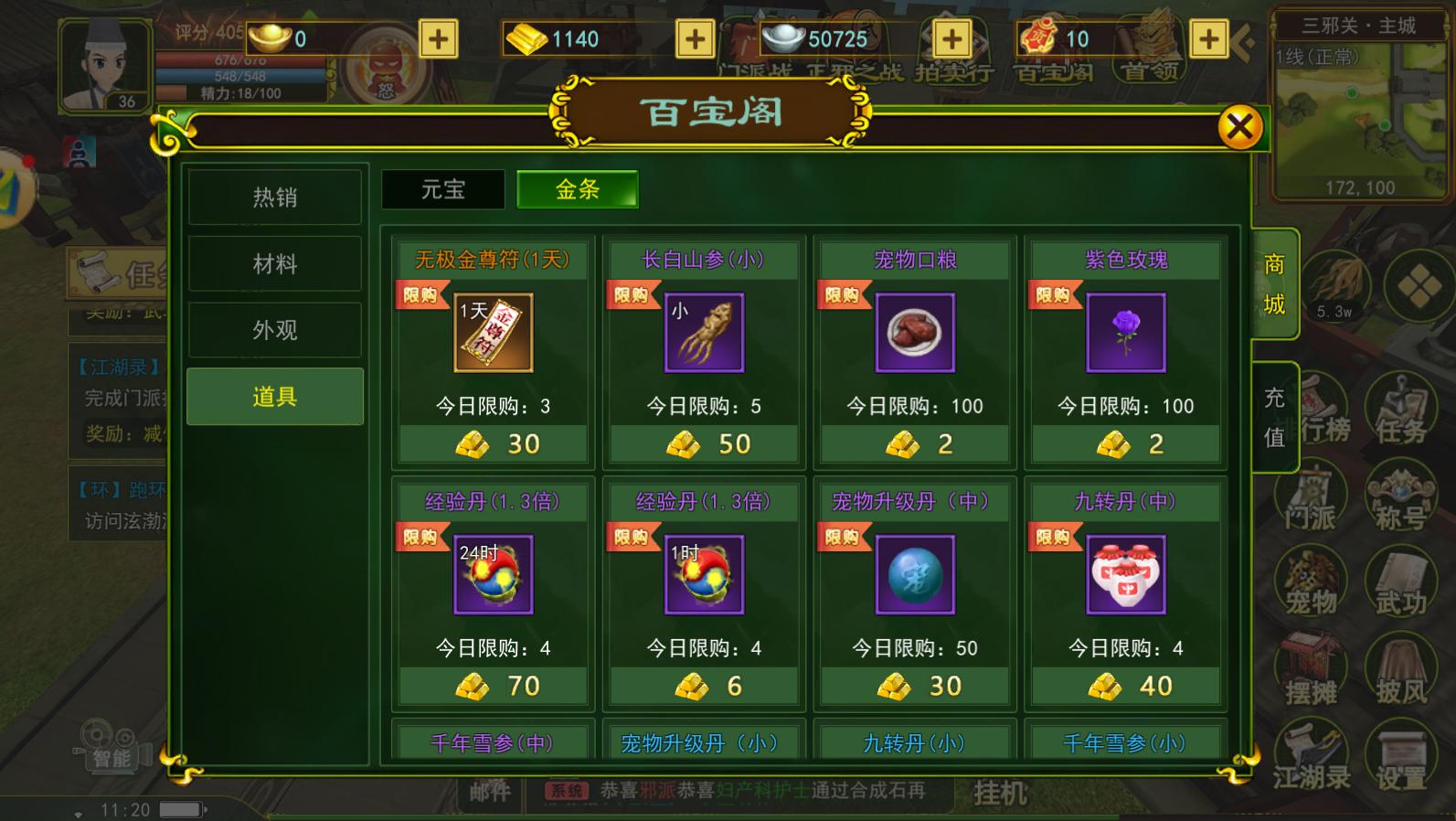Select the 热销 hot sale category

coord(274,197)
